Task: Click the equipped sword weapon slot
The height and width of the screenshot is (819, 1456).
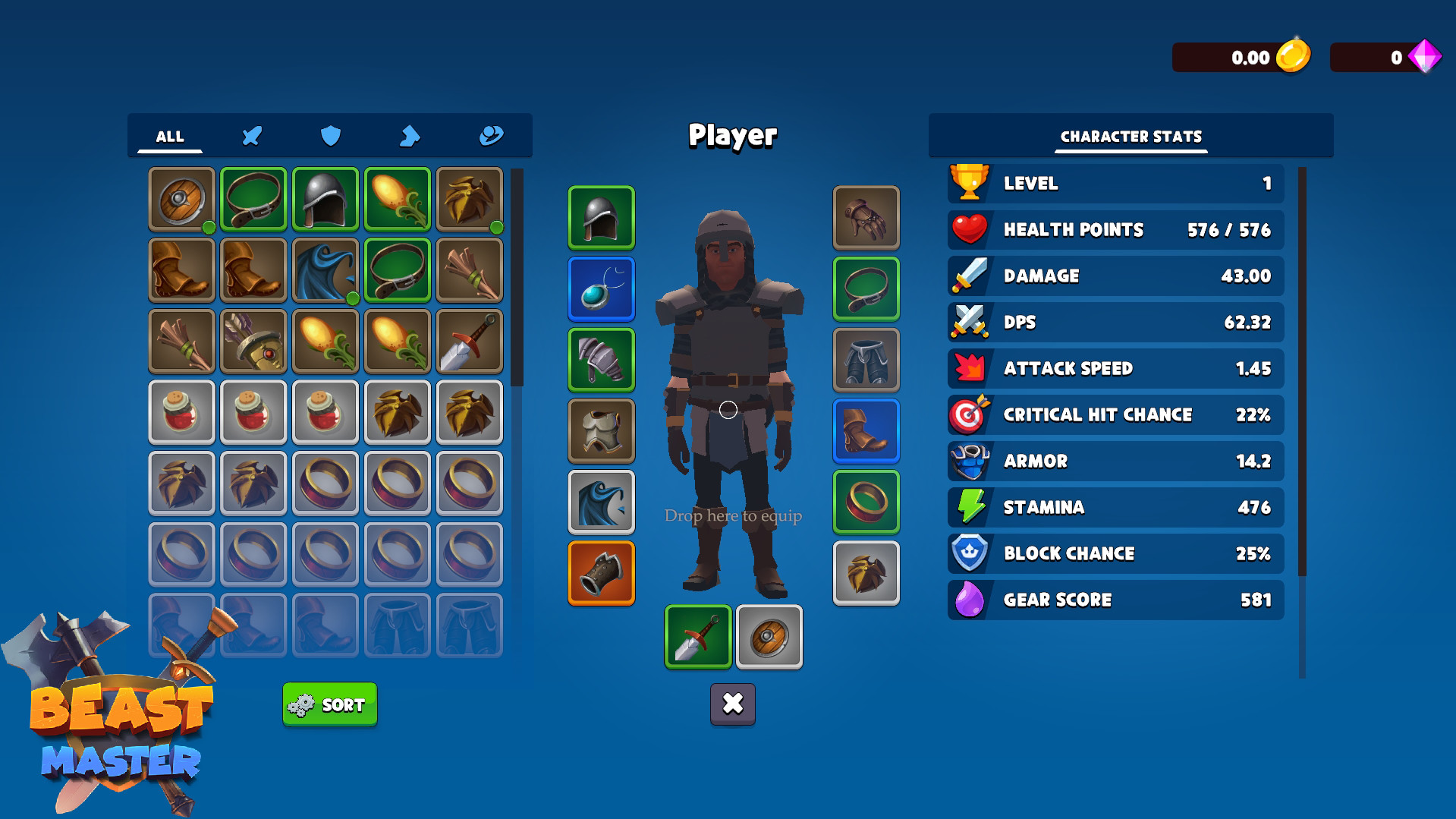Action: click(697, 637)
